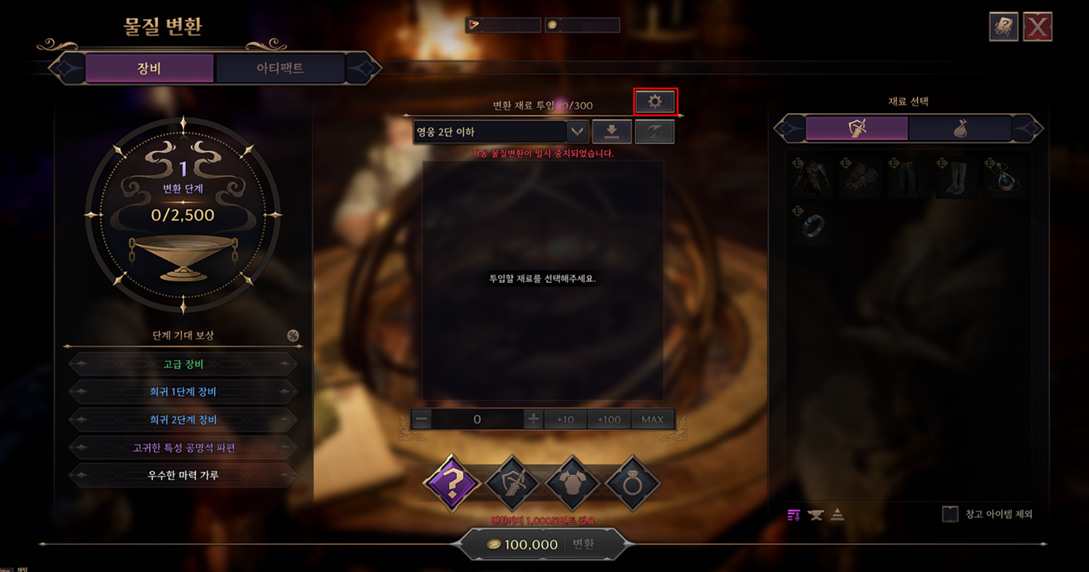Click the minus quantity button
This screenshot has width=1089, height=572.
[422, 420]
